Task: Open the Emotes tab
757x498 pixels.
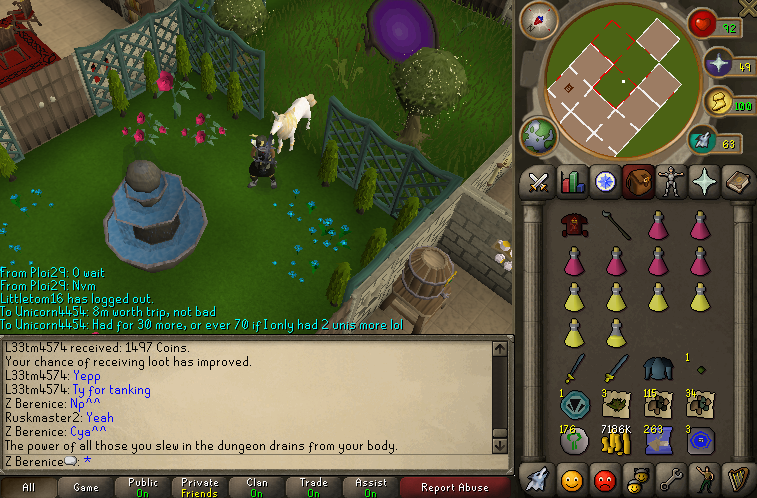Action: (x=702, y=478)
